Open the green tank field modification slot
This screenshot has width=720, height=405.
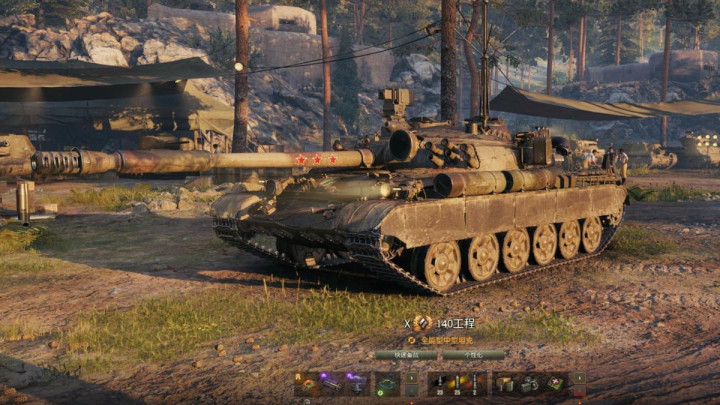pos(386,383)
